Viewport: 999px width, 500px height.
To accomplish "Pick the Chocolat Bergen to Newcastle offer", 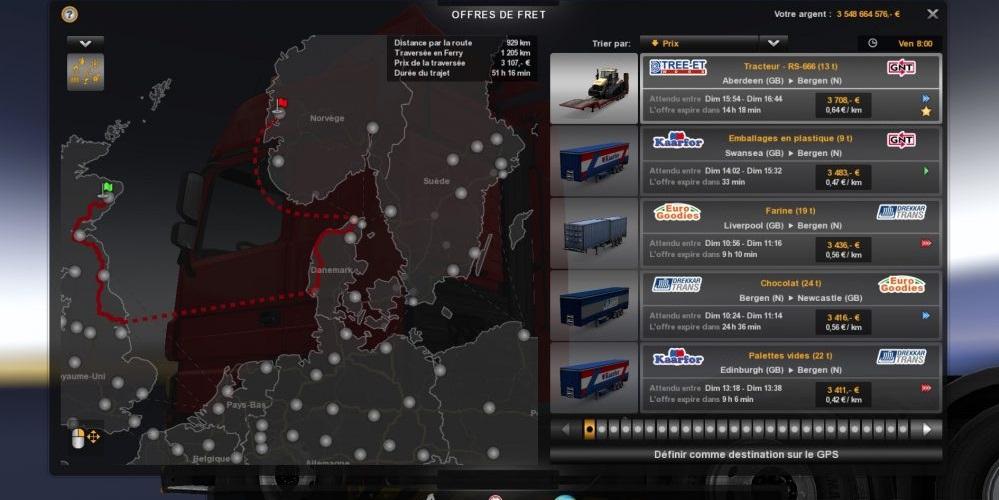I will [790, 305].
